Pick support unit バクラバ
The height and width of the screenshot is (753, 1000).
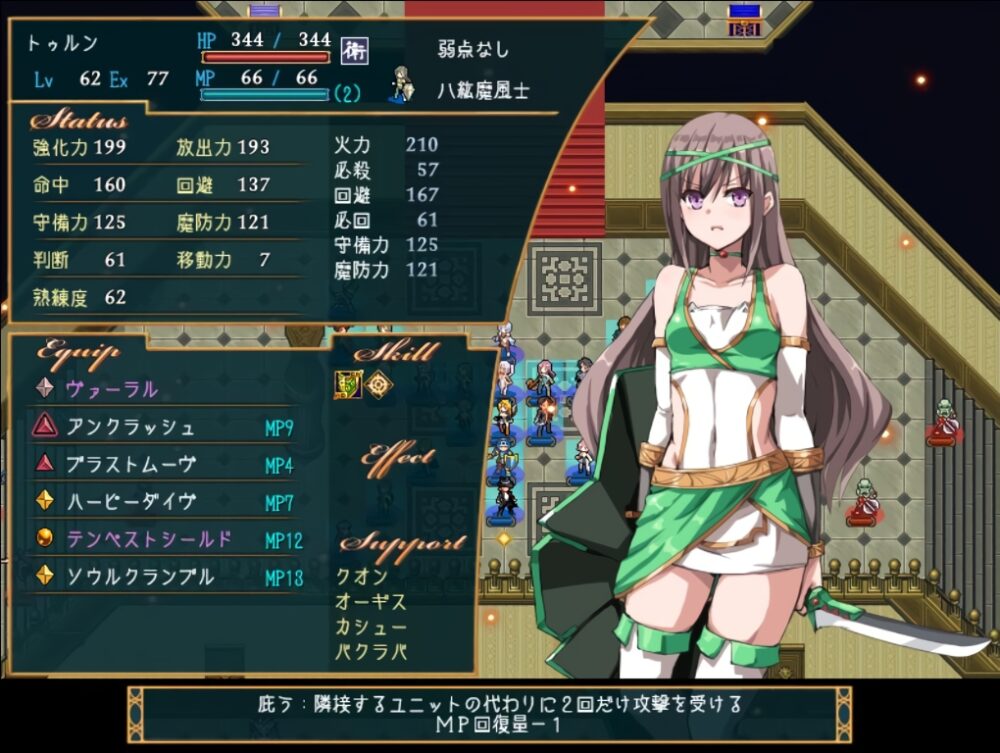(372, 654)
